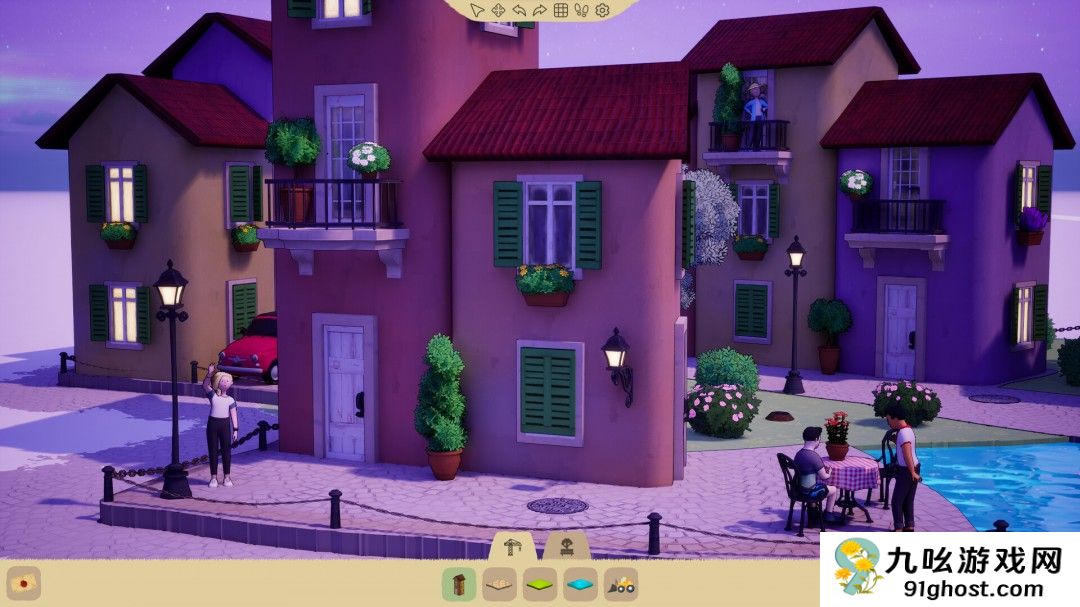Viewport: 1080px width, 607px height.
Task: Select the cursor pointer tool
Action: (478, 10)
